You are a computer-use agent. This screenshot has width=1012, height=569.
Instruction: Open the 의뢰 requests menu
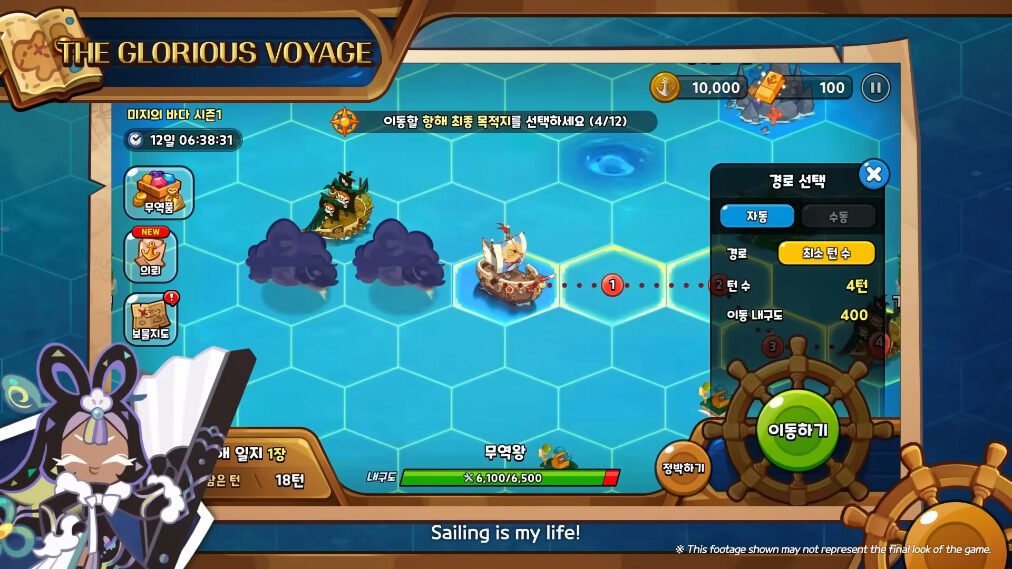tap(150, 255)
